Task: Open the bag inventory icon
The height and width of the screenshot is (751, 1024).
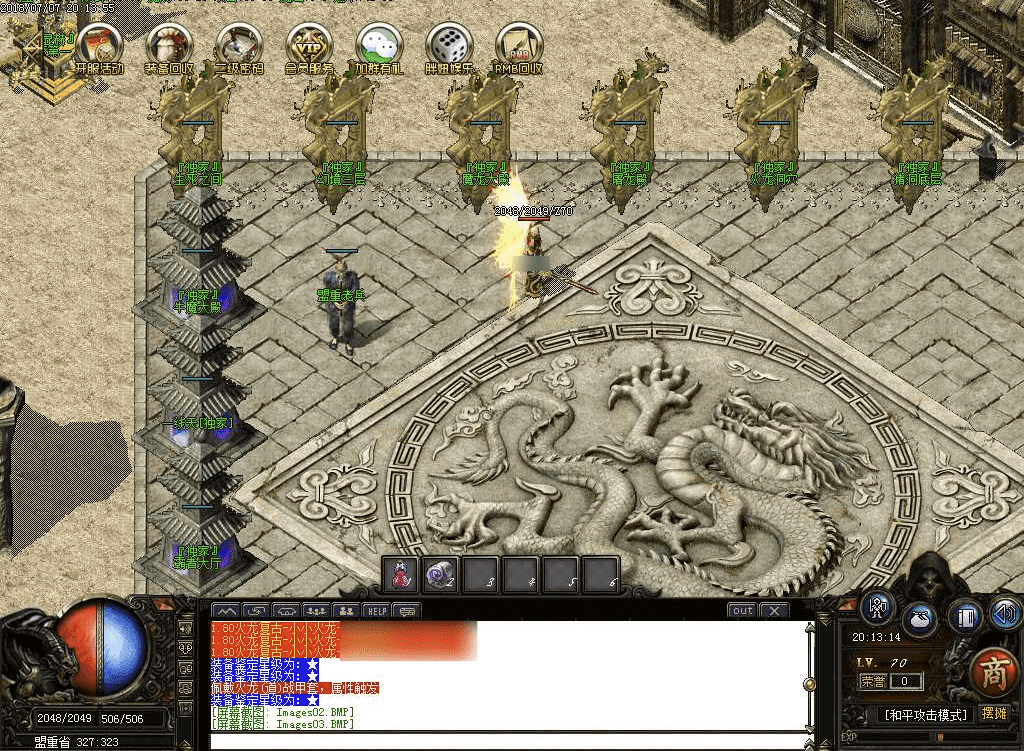Action: click(921, 617)
